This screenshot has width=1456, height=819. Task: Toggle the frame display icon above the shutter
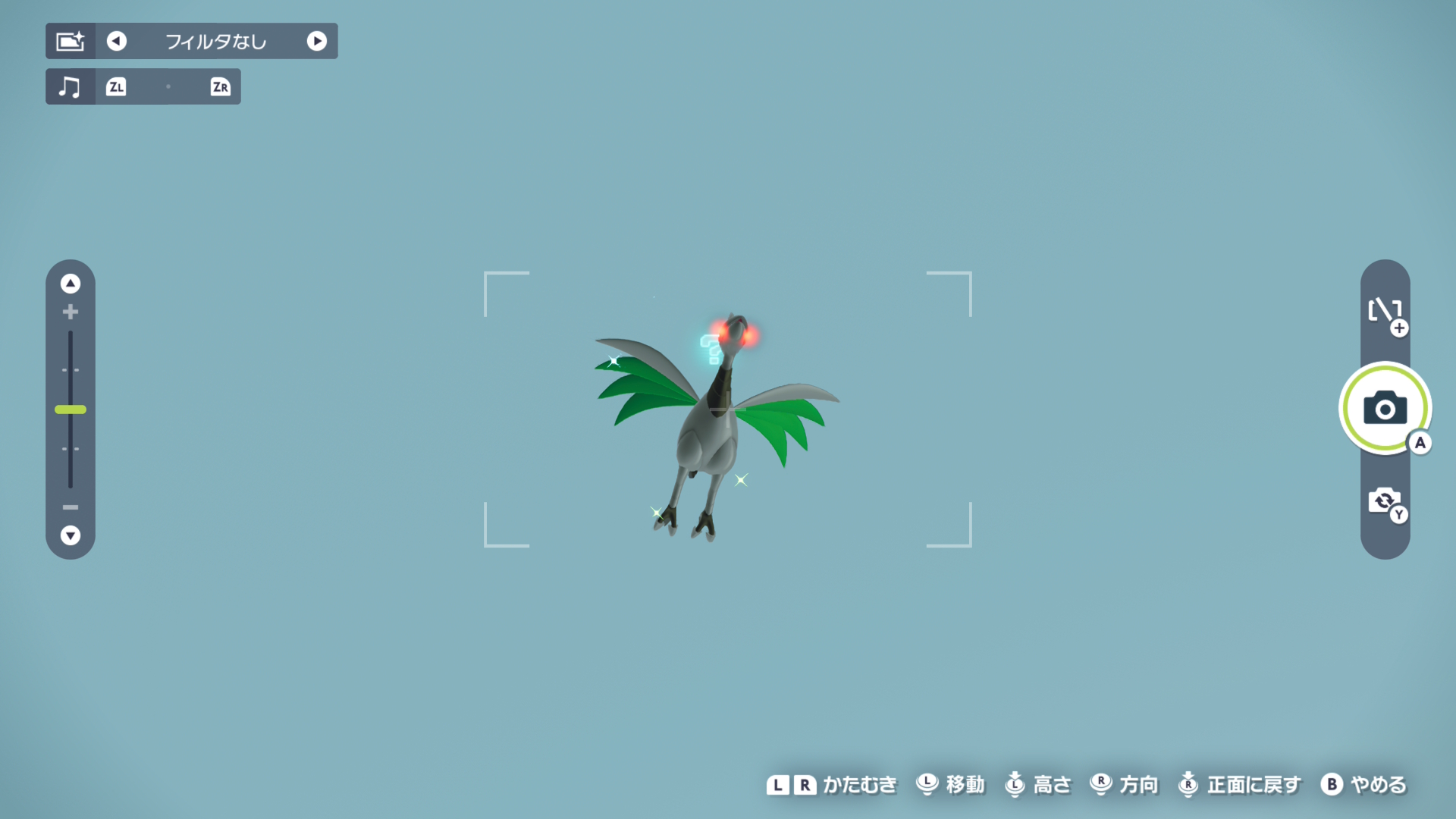tap(1385, 311)
